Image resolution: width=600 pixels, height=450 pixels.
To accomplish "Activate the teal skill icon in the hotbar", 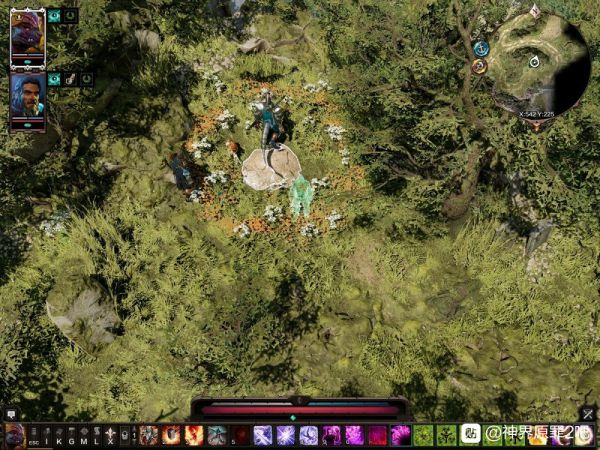I will pos(216,435).
